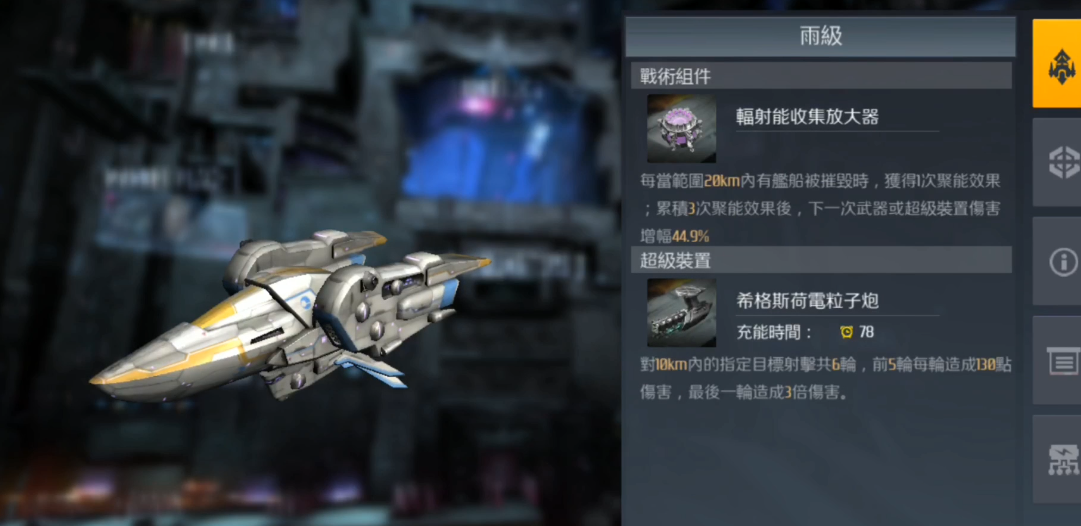Image resolution: width=1081 pixels, height=526 pixels.
Task: Tap the 希格斯荷電粒子炮 super device icon
Action: coord(681,313)
